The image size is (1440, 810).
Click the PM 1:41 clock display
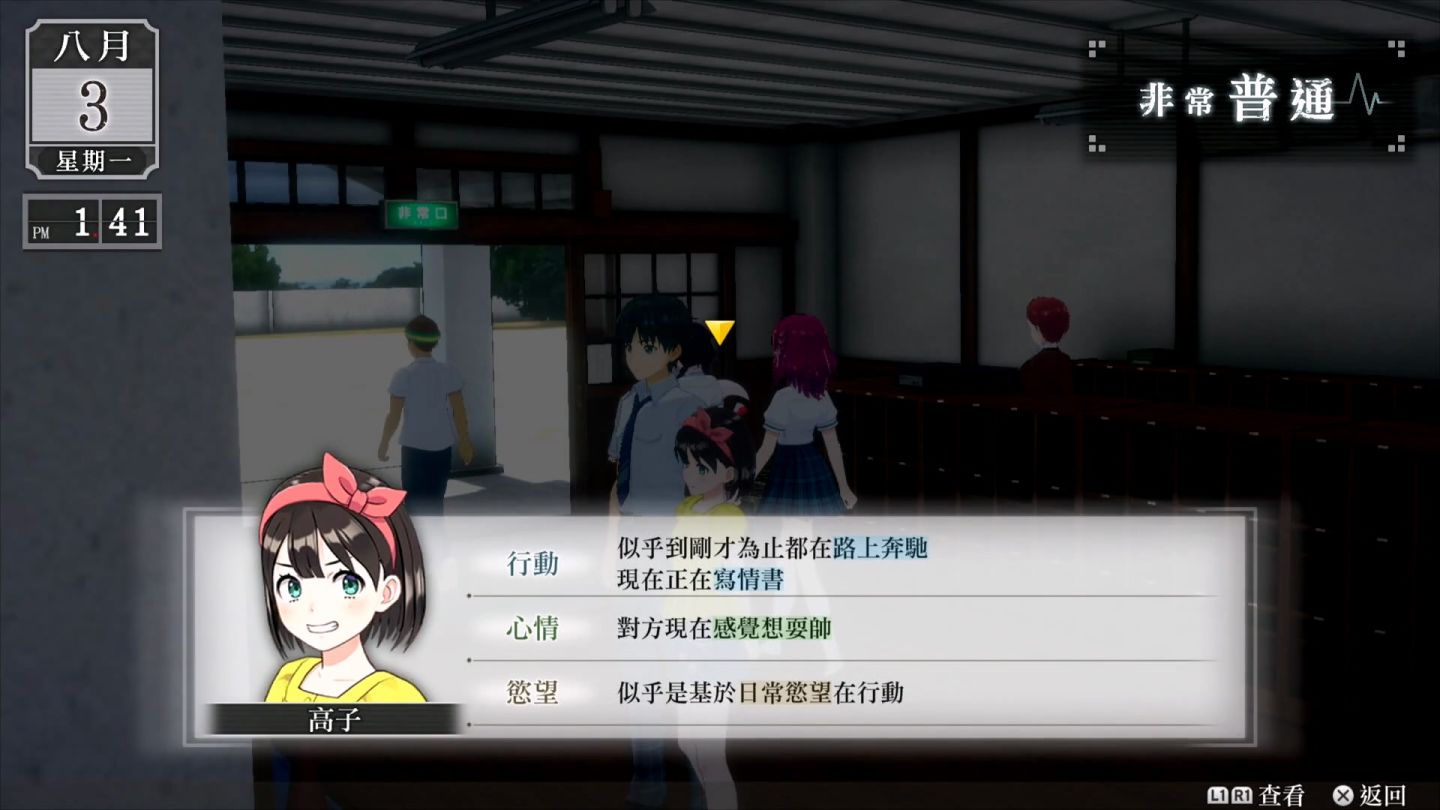click(91, 222)
